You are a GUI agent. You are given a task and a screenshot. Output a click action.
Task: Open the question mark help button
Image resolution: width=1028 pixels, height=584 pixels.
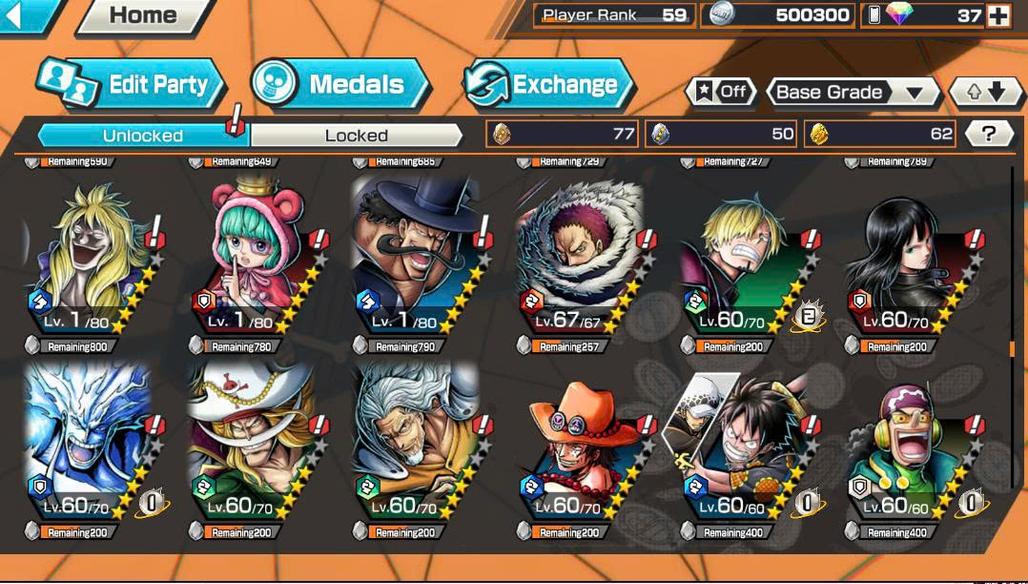click(988, 134)
